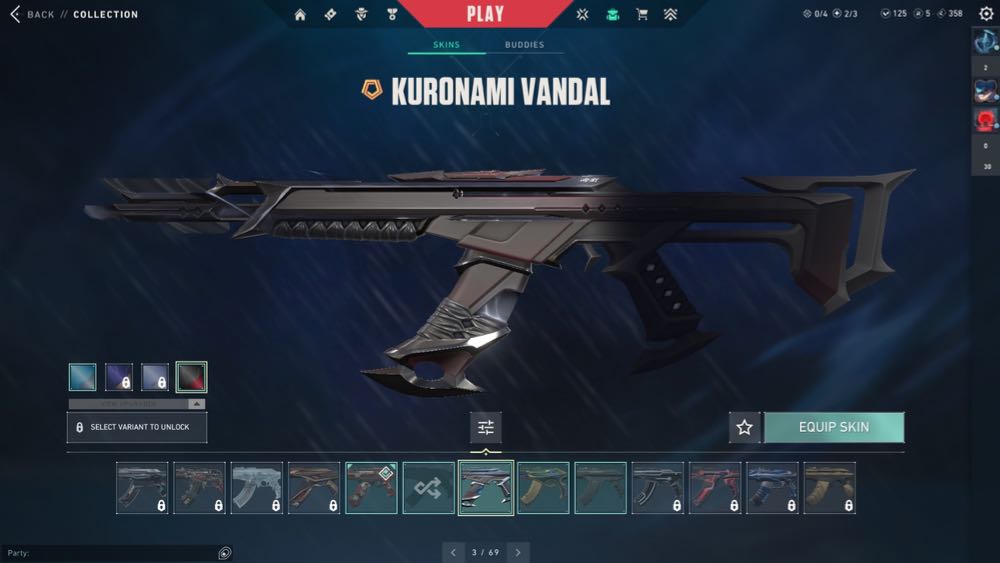Image resolution: width=1000 pixels, height=563 pixels.
Task: Choose the locked red Vandal skin thumbnail
Action: click(715, 488)
